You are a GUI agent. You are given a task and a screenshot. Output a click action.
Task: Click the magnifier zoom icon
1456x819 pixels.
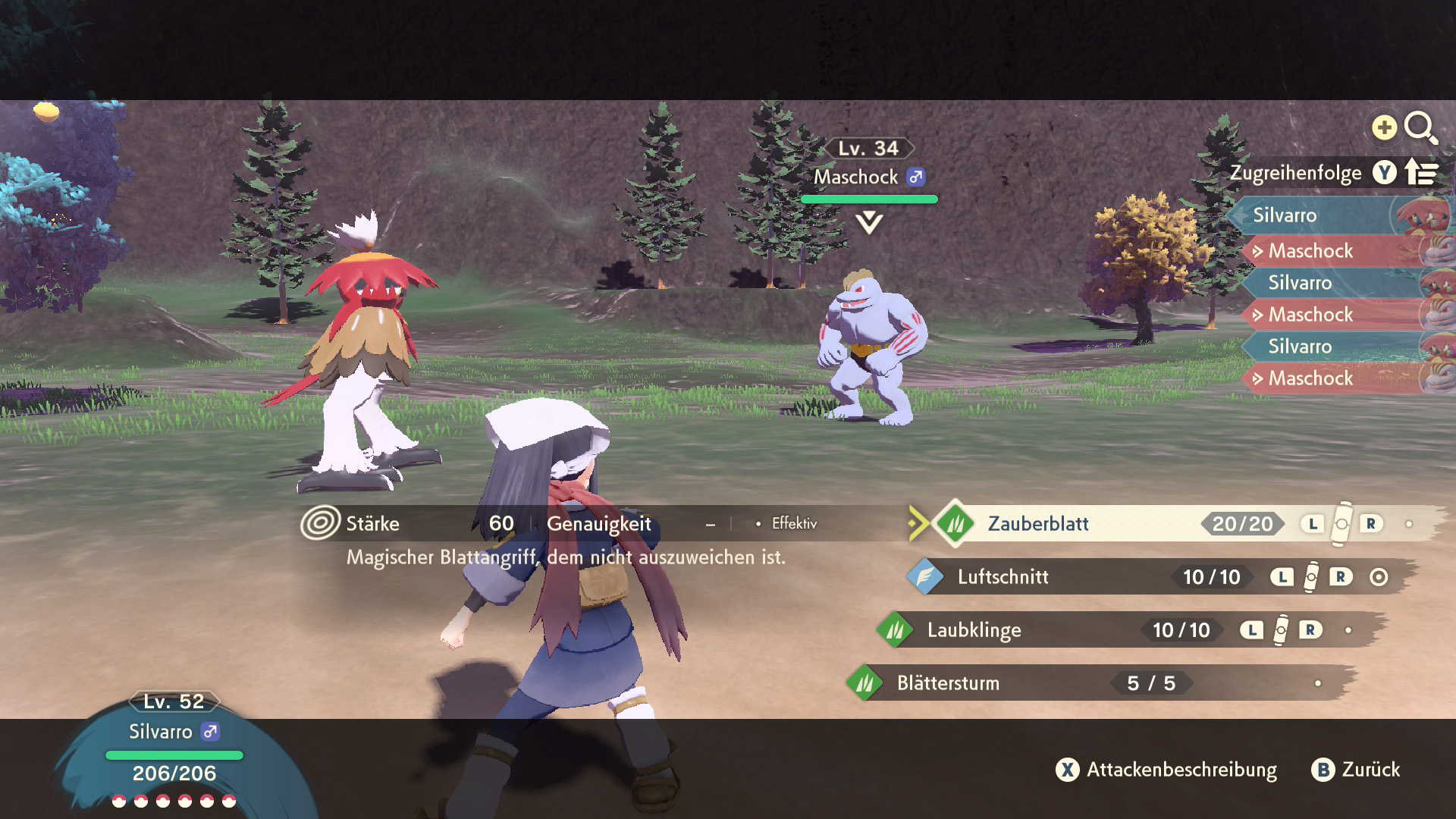click(1419, 127)
